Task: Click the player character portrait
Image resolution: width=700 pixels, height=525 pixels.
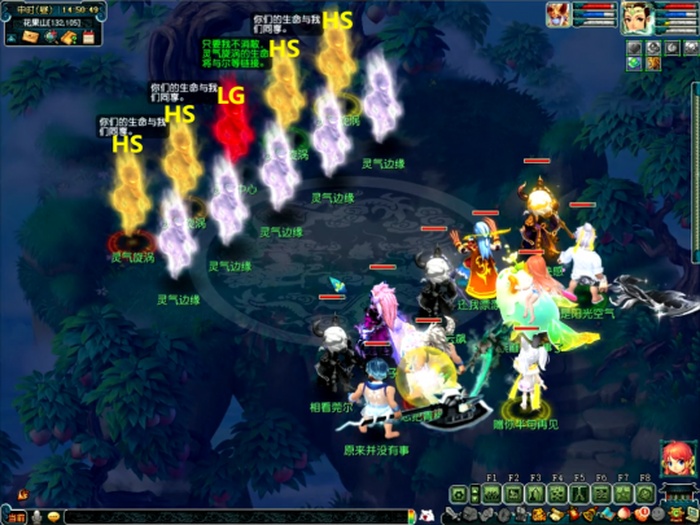Action: pyautogui.click(x=636, y=16)
